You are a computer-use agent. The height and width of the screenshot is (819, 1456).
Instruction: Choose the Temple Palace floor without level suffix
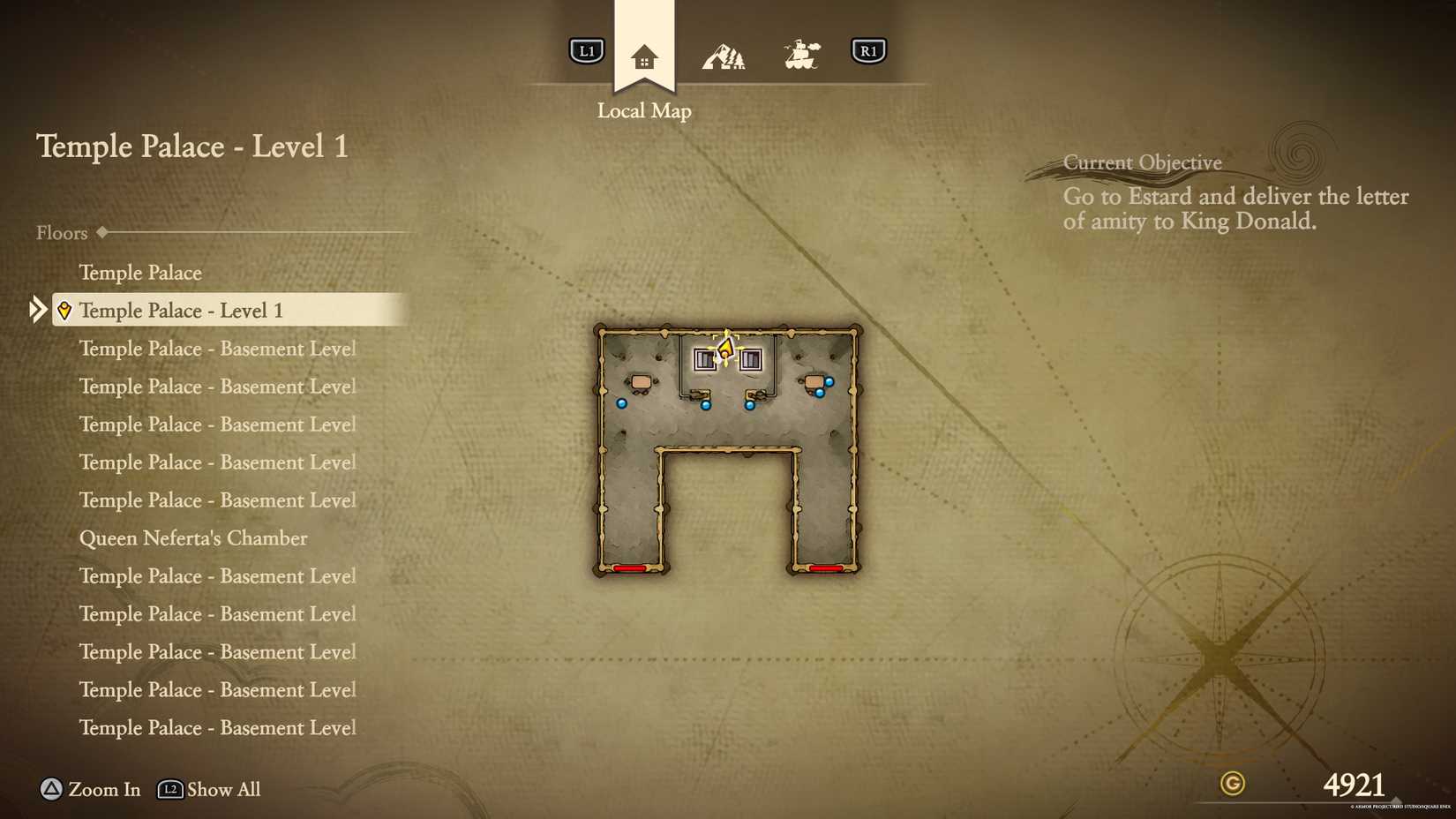pyautogui.click(x=140, y=273)
